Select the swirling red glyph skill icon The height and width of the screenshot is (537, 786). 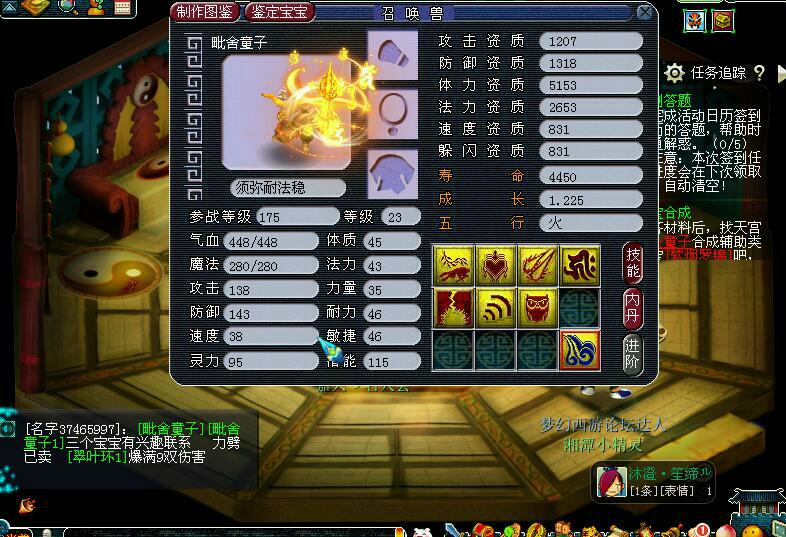(x=580, y=266)
